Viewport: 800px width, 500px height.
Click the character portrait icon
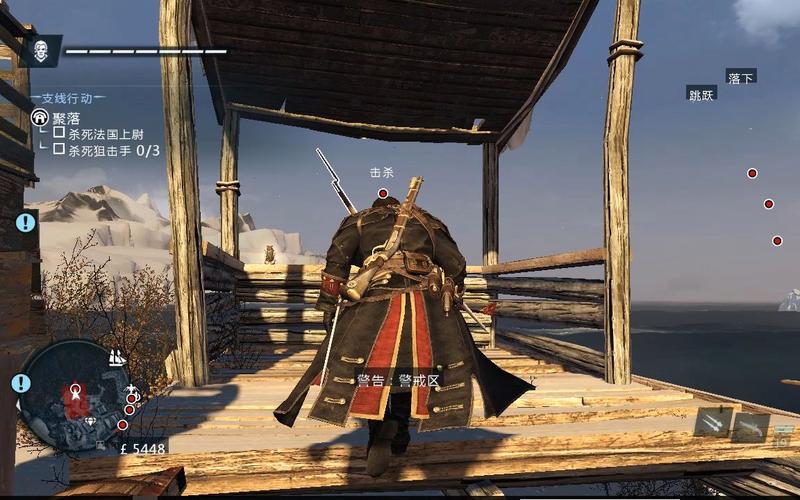pyautogui.click(x=41, y=50)
